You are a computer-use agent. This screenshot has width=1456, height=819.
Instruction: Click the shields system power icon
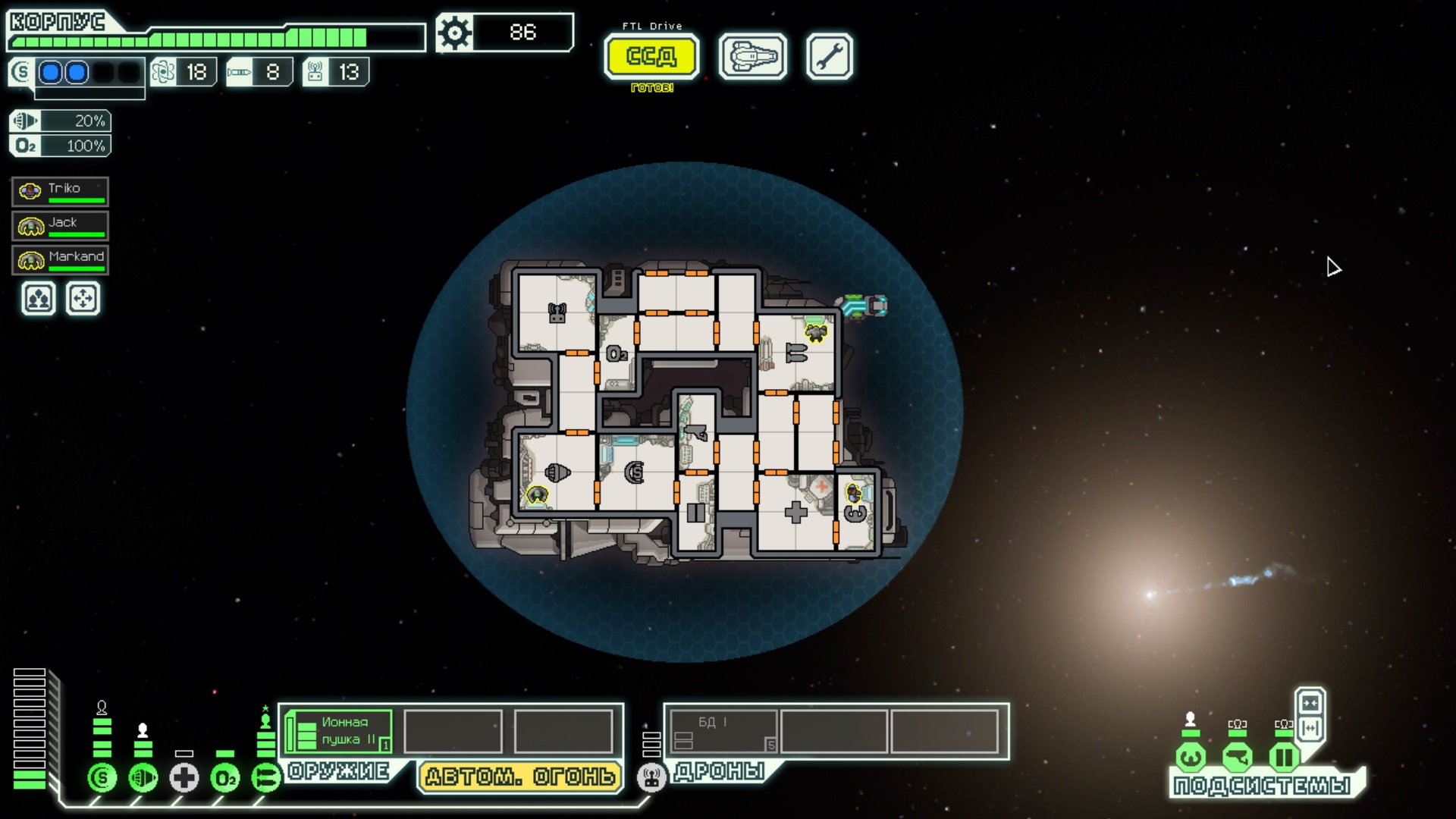(x=102, y=777)
